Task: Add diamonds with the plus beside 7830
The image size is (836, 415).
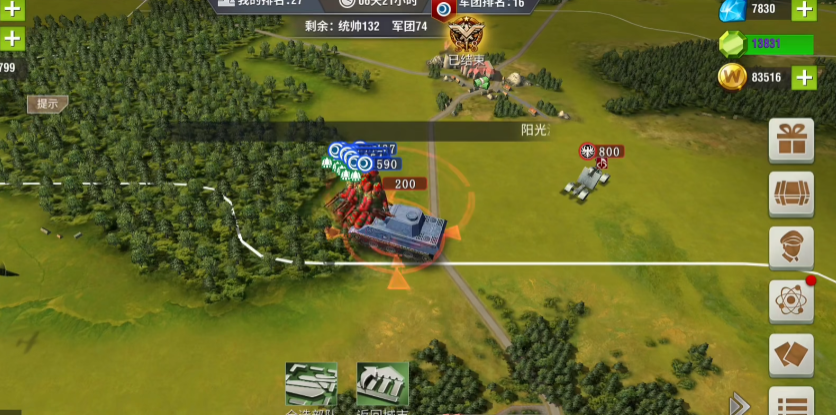Action: coord(804,10)
